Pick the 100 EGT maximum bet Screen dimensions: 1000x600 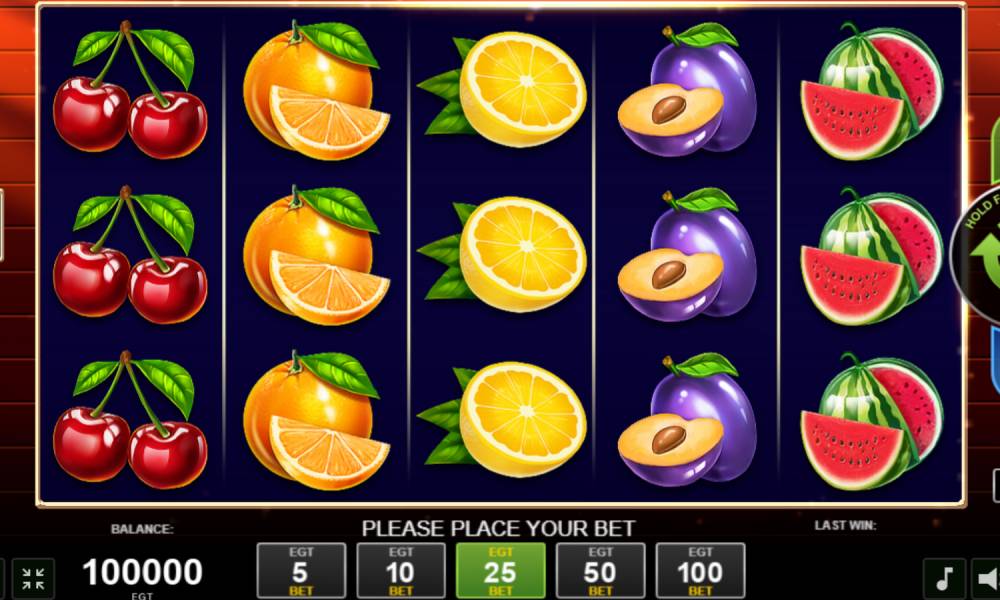[x=700, y=570]
